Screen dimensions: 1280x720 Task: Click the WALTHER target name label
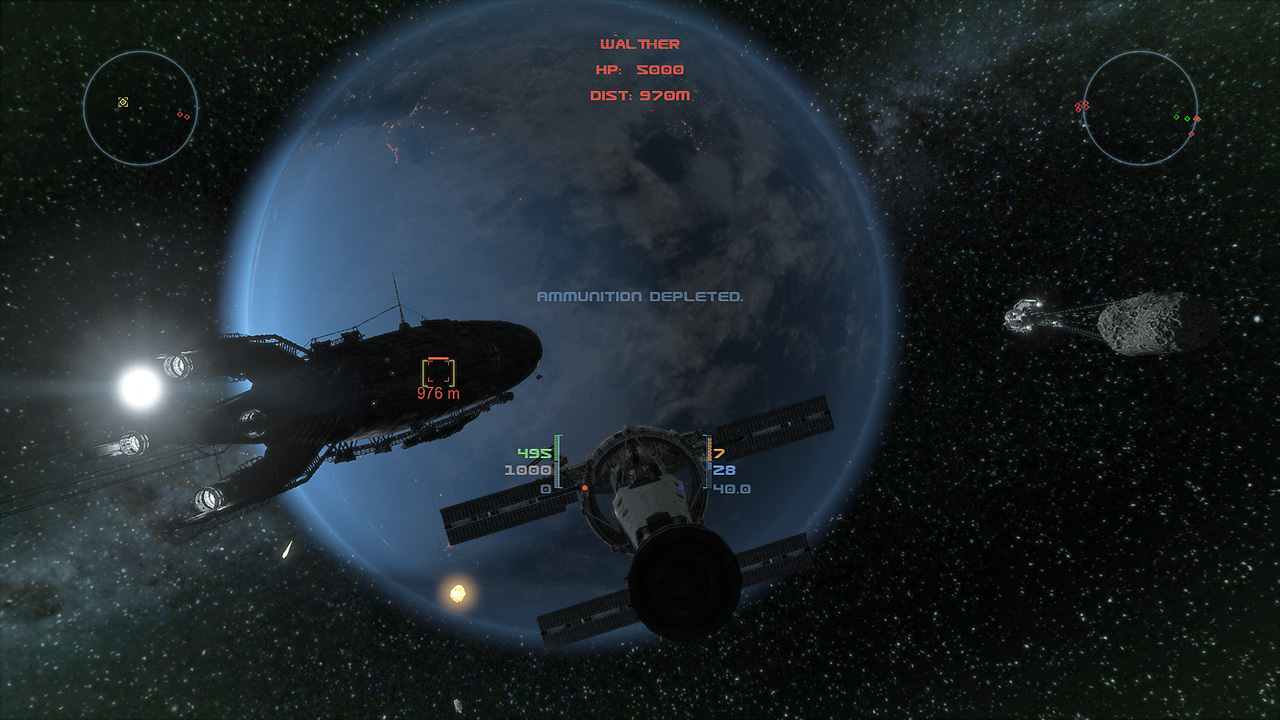[x=640, y=43]
